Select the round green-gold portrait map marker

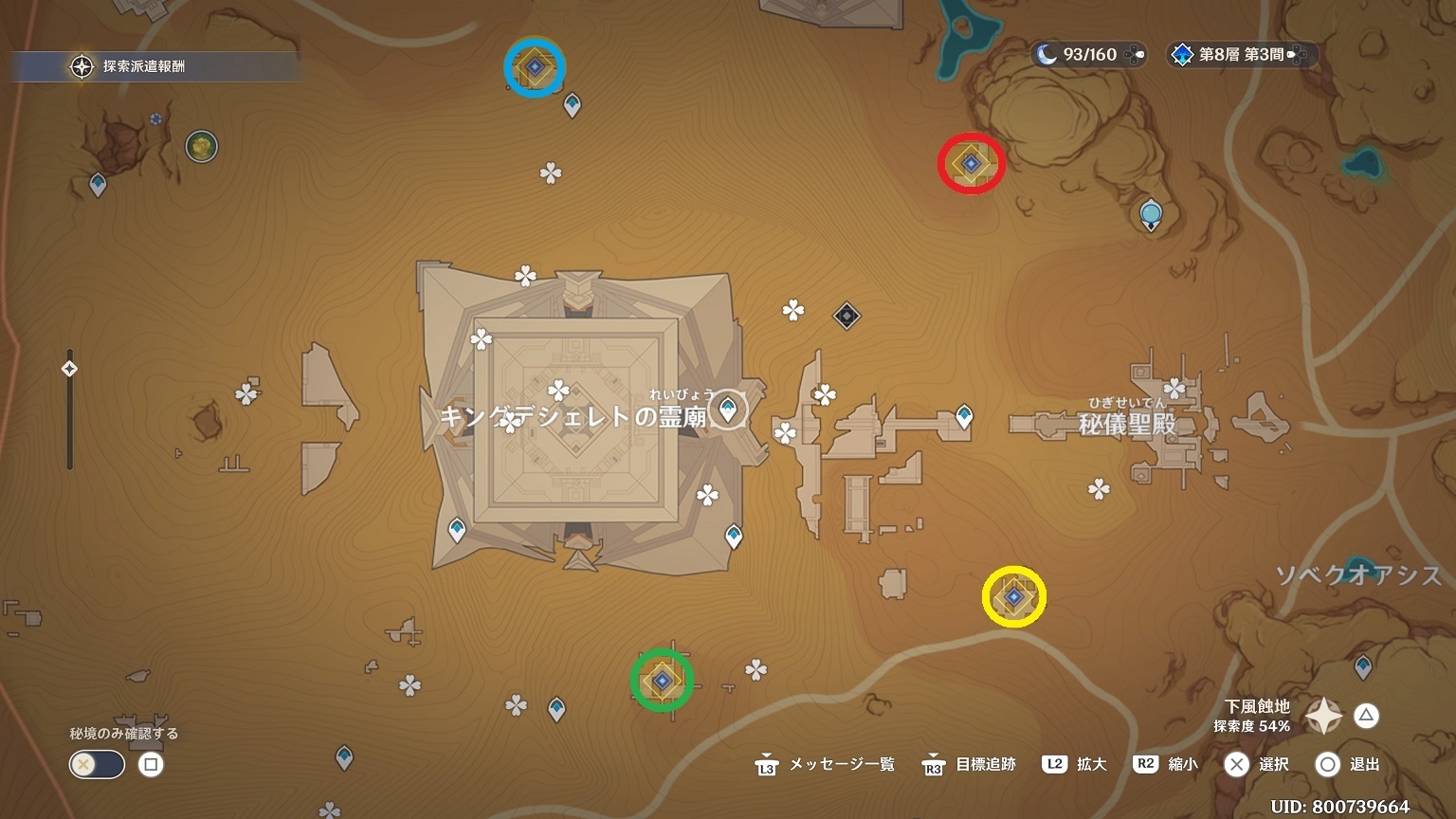(201, 146)
